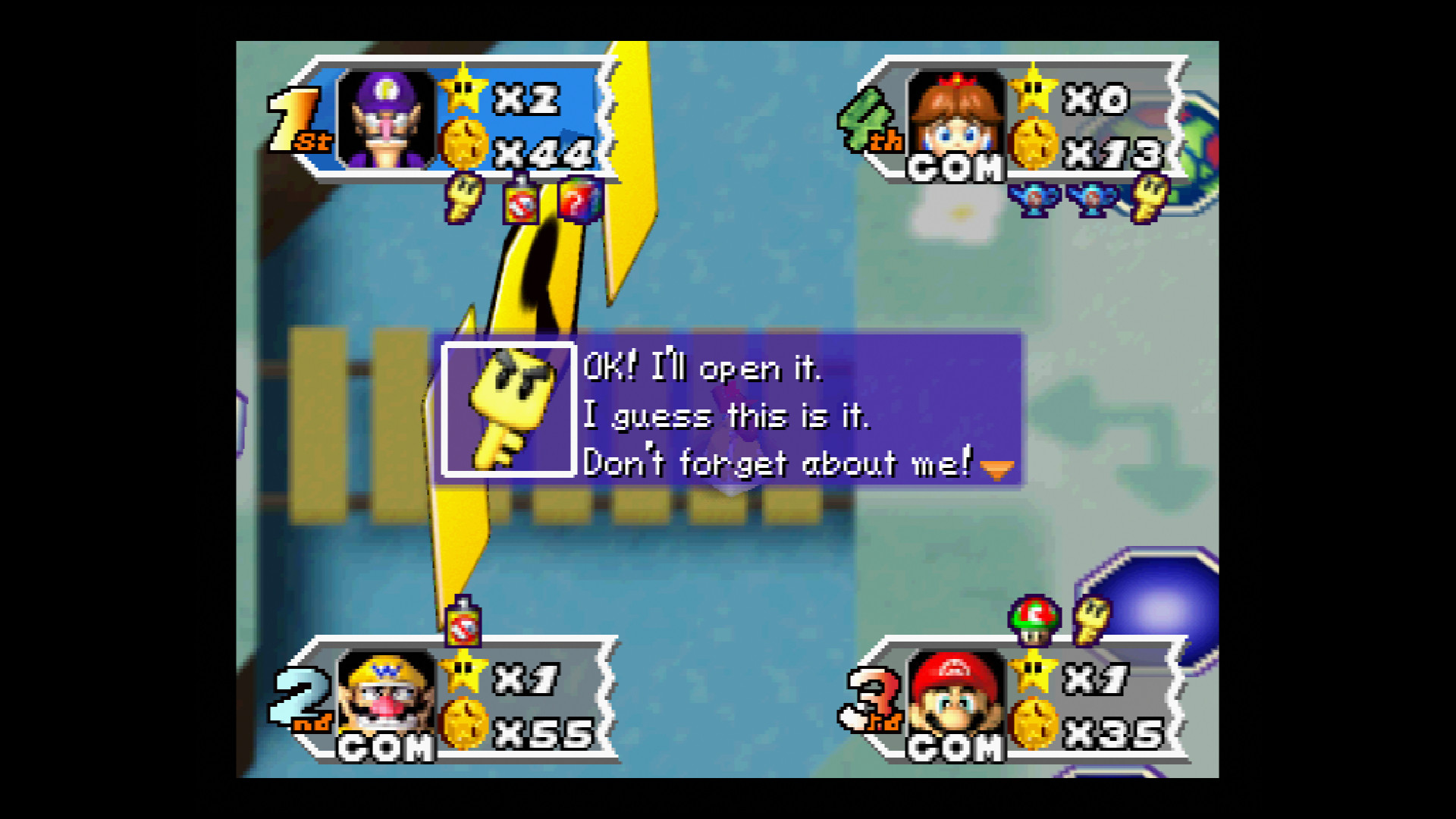This screenshot has width=1456, height=819.
Task: Pick Daisy's Skeleton Key item
Action: (1150, 196)
